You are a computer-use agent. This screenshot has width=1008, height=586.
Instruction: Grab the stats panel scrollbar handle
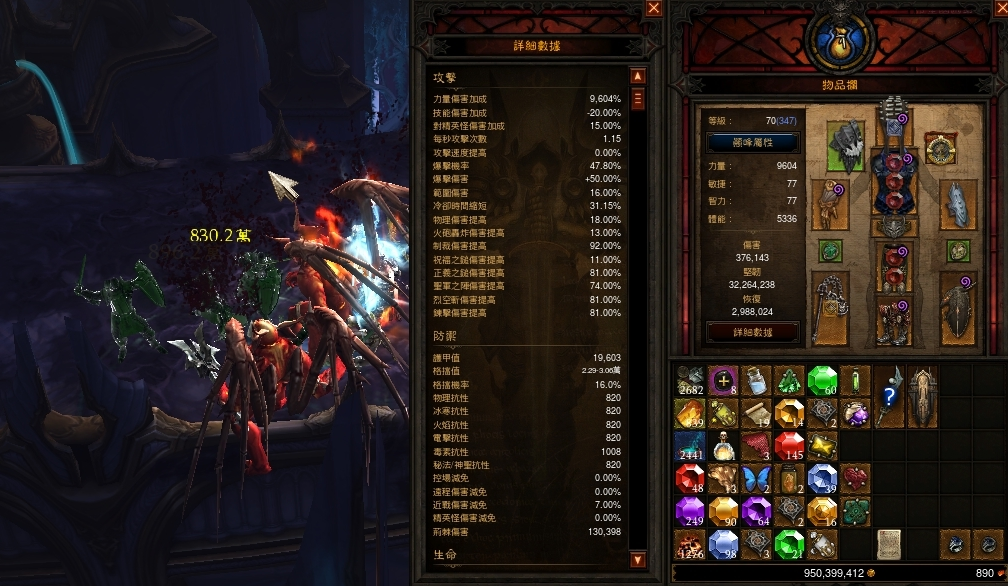click(x=637, y=98)
